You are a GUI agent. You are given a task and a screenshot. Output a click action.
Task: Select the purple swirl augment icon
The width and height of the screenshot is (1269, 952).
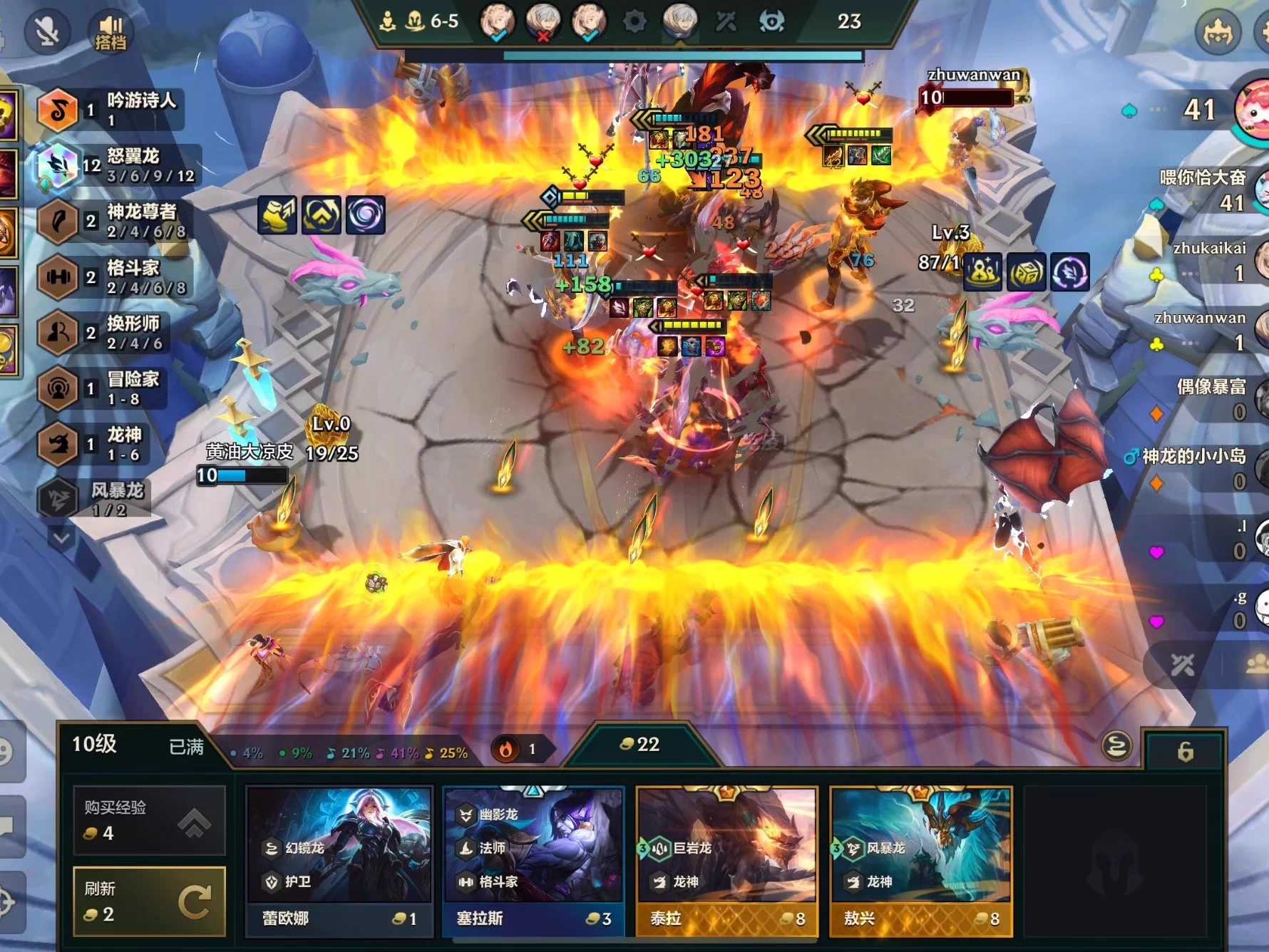tap(366, 214)
